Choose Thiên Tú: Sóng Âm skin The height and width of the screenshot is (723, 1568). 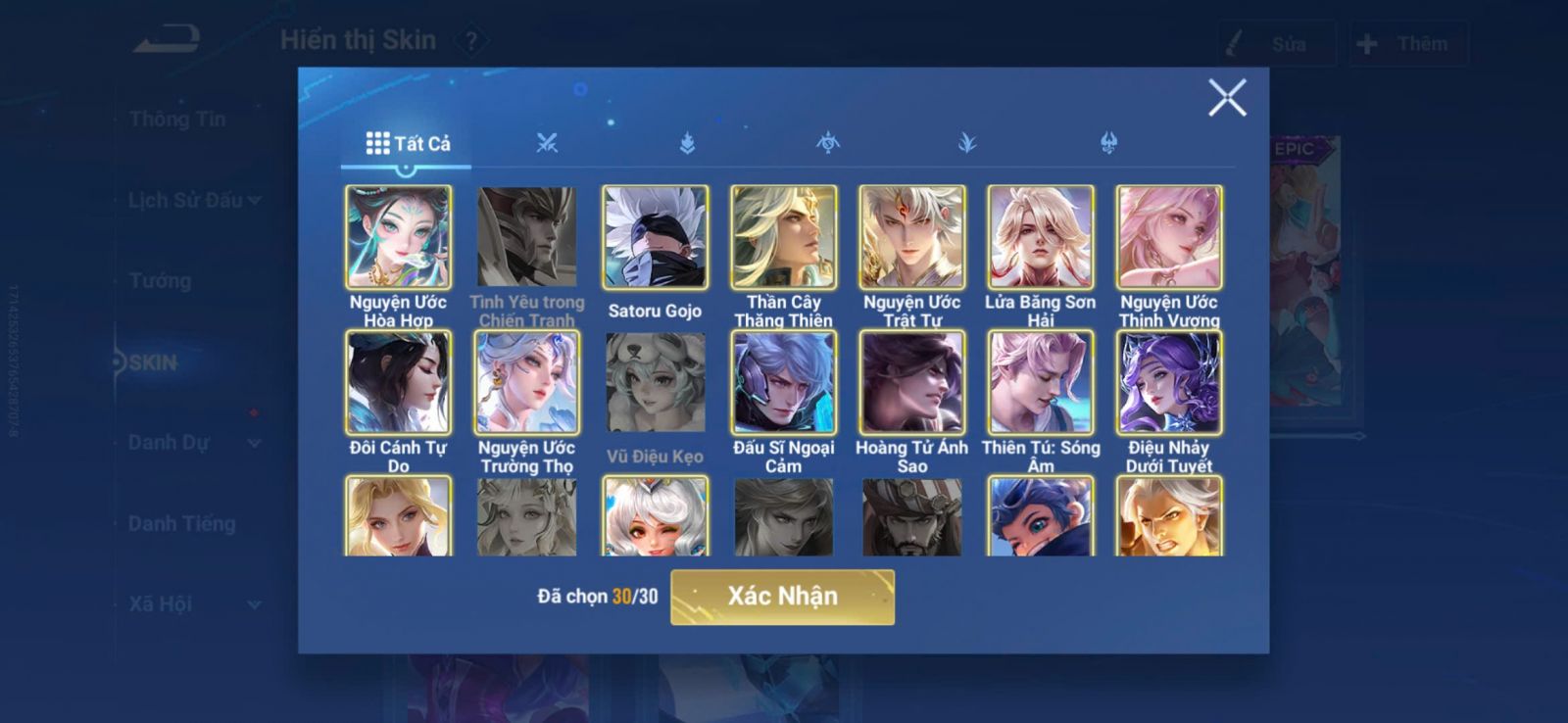[x=1040, y=383]
